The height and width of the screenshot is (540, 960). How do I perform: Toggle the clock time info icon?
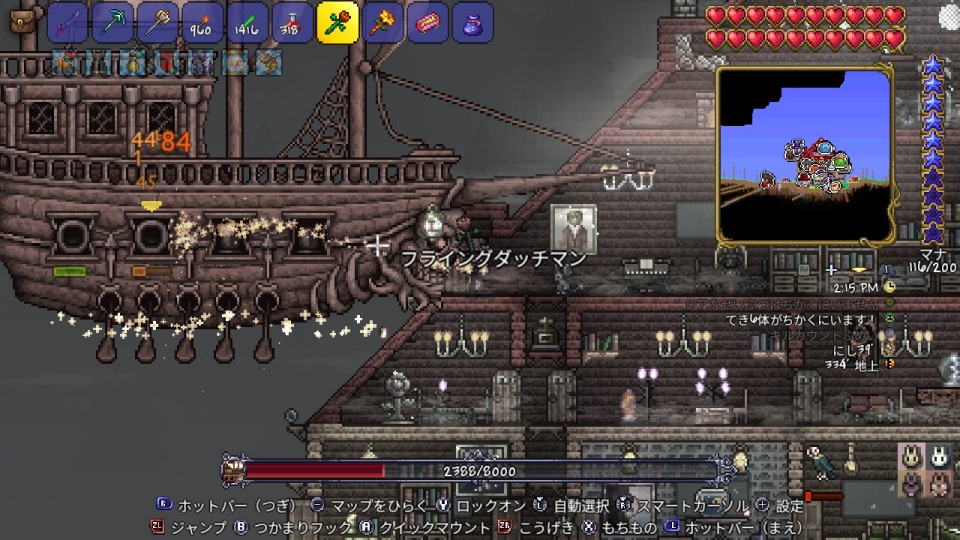coord(889,286)
